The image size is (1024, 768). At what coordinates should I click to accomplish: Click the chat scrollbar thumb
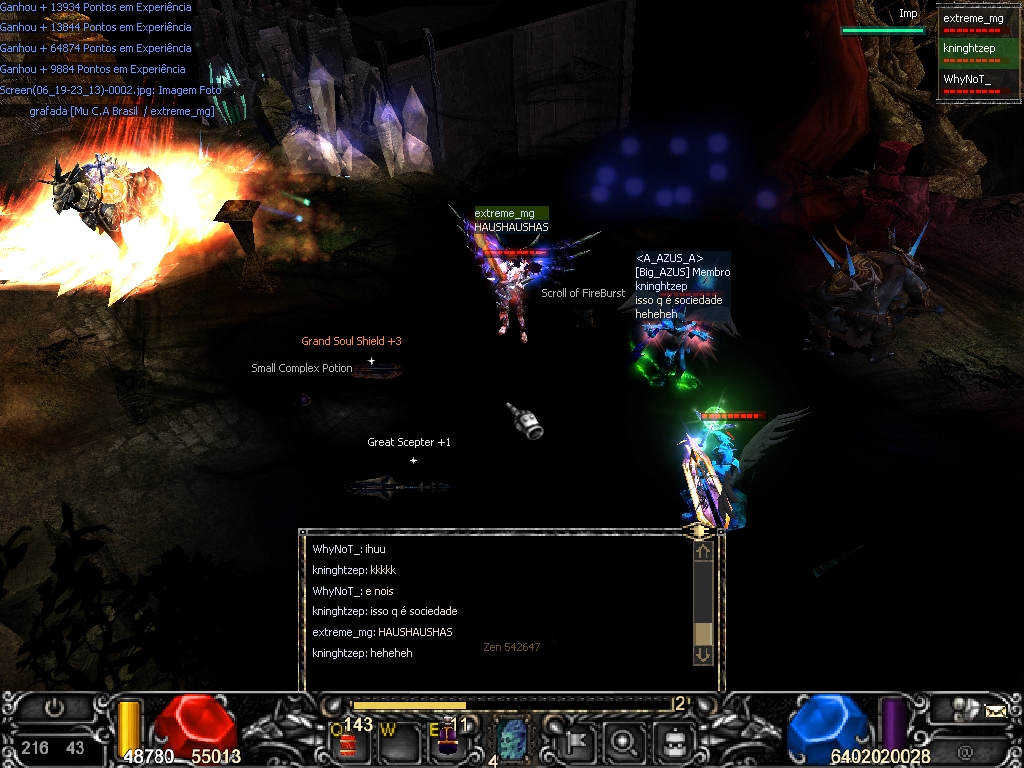703,634
